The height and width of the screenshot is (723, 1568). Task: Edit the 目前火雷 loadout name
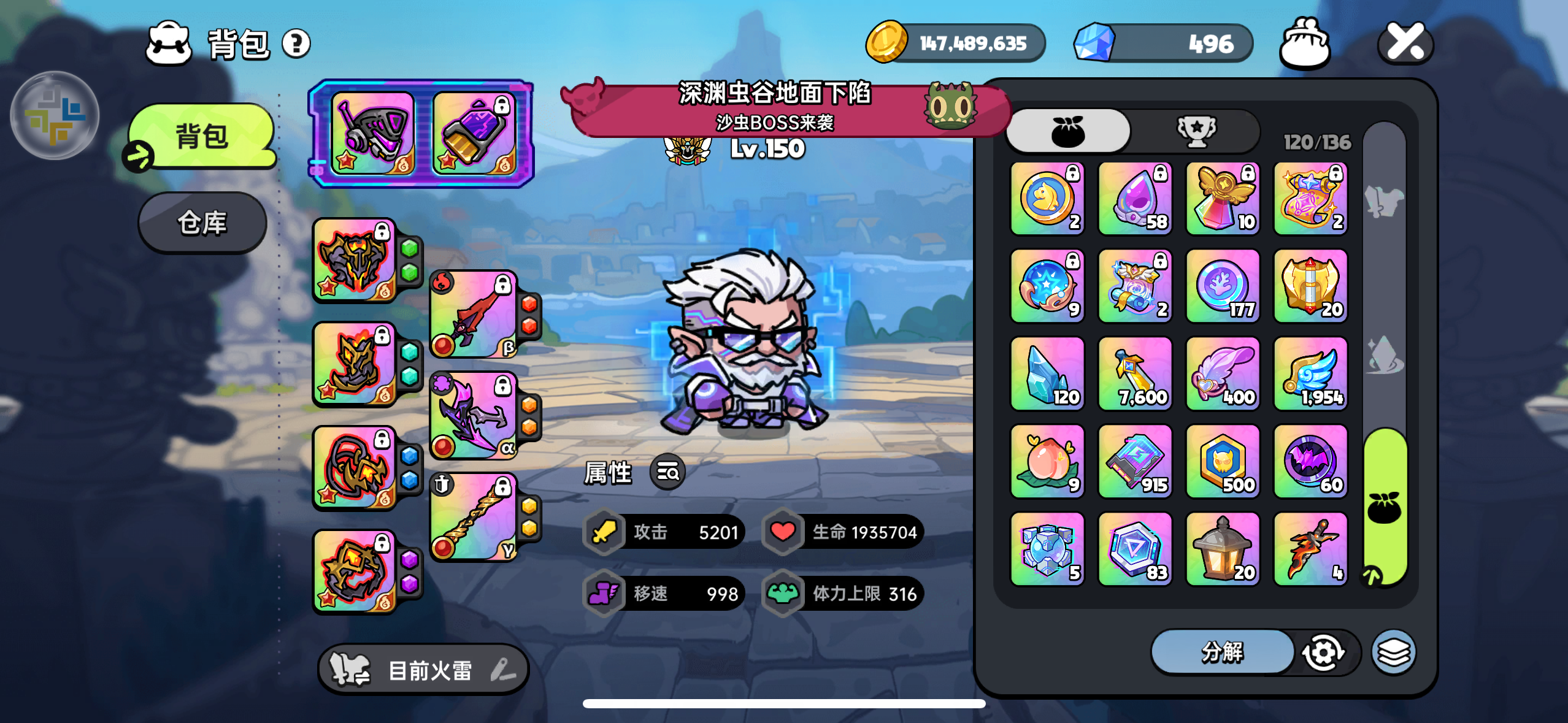(x=503, y=670)
